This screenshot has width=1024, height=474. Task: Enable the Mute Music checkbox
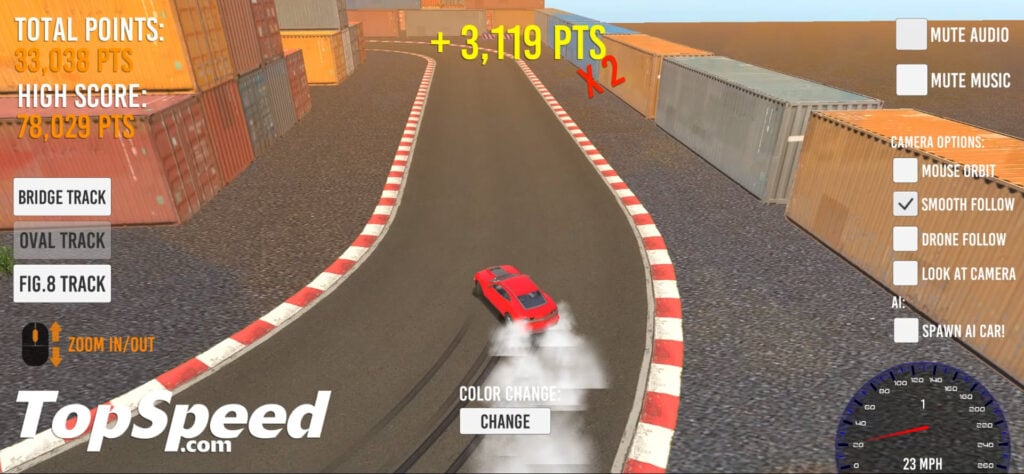click(x=911, y=80)
